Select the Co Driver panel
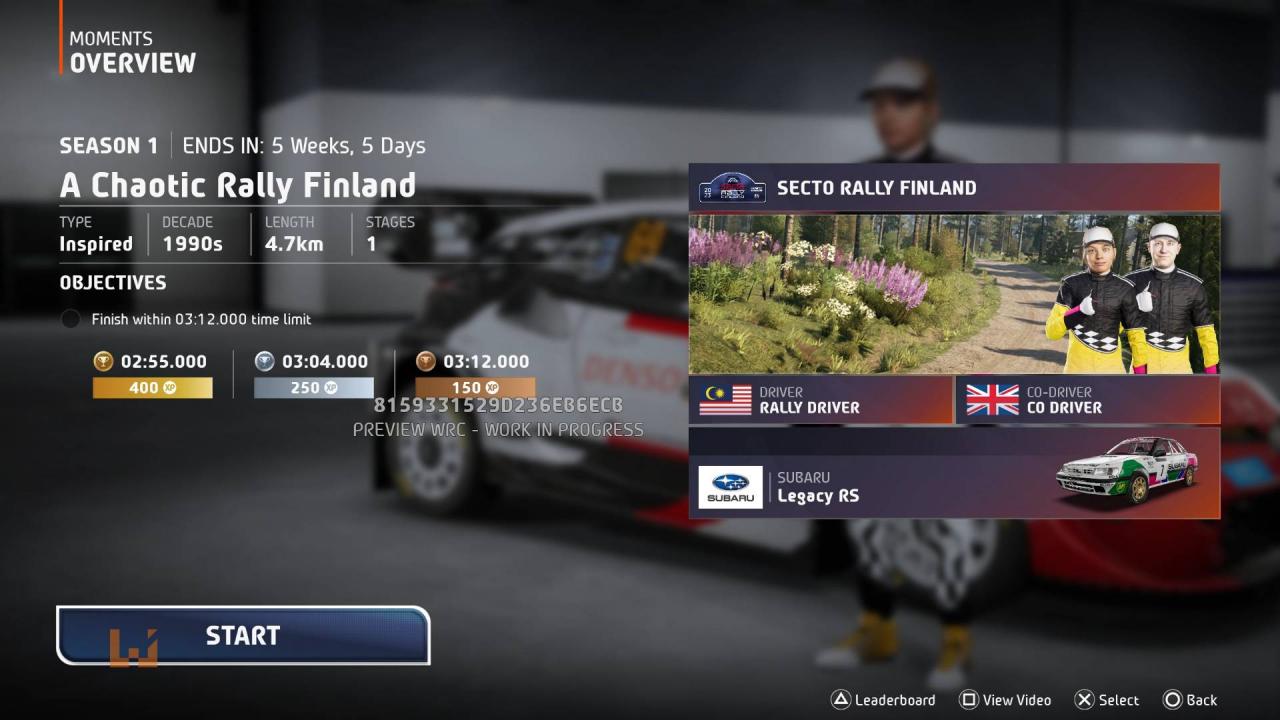 [x=1087, y=400]
